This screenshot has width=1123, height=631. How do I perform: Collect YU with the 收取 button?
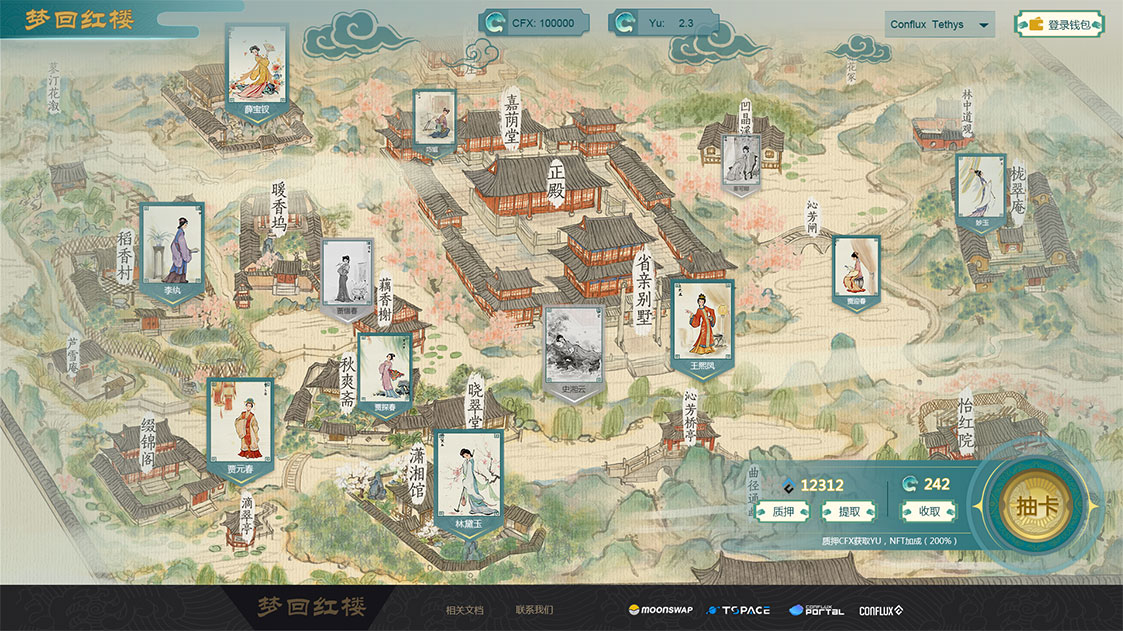tap(928, 511)
